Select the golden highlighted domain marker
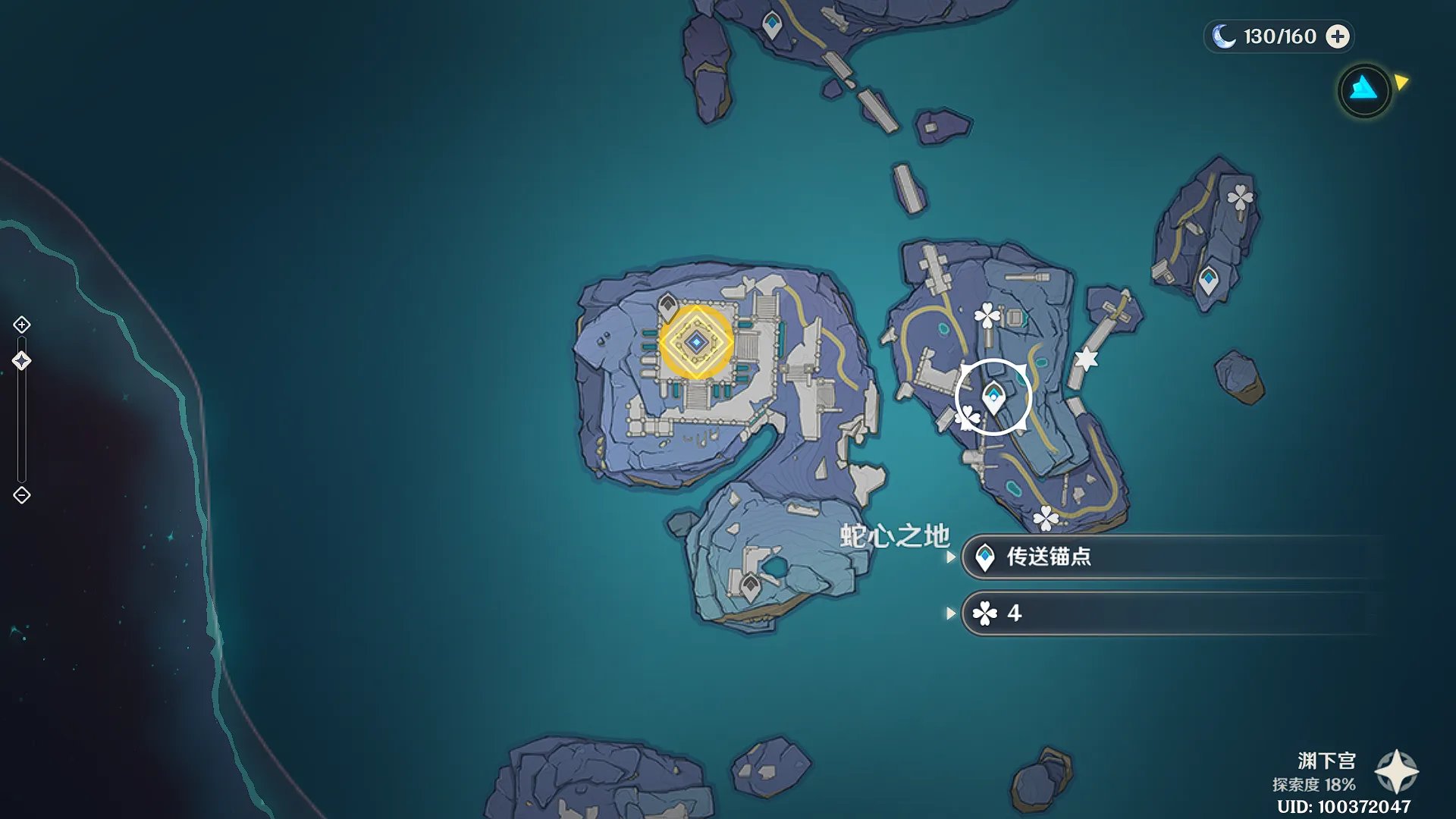The height and width of the screenshot is (819, 1456). tap(695, 343)
